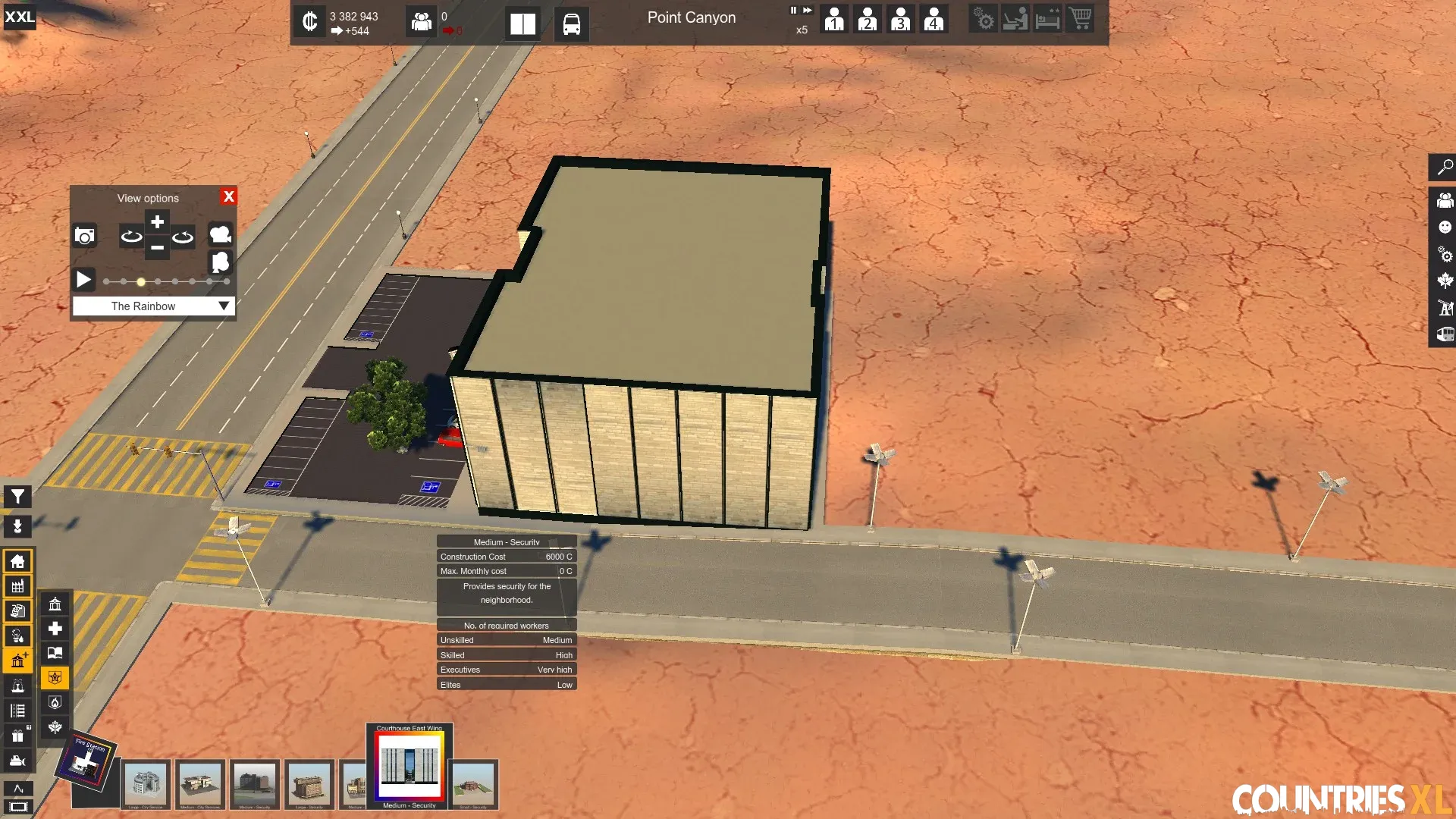Screen dimensions: 1456x819
Task: Choose the fire shield services subcategory
Action: (x=55, y=702)
